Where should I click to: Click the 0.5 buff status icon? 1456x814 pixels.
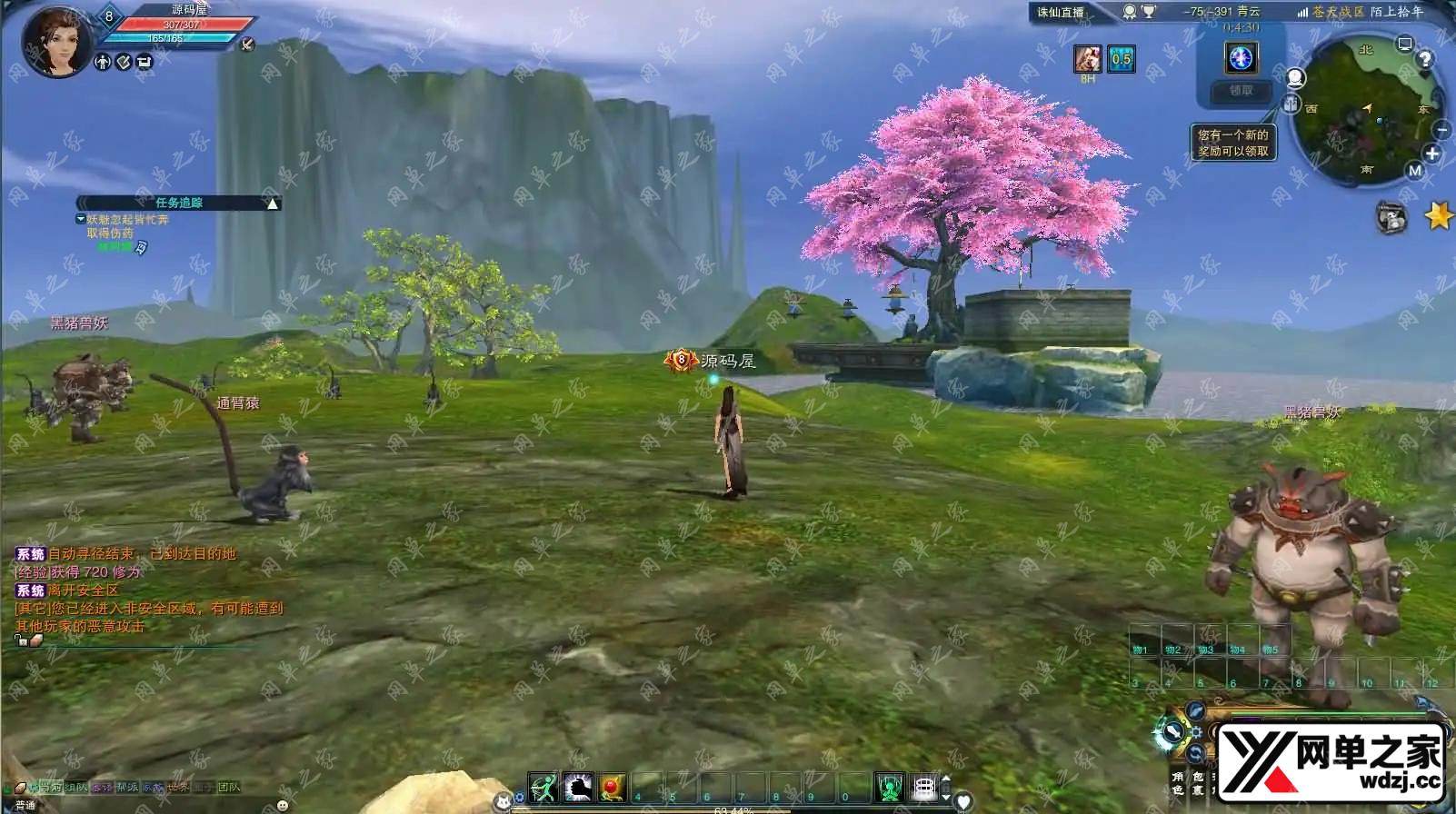click(1122, 59)
